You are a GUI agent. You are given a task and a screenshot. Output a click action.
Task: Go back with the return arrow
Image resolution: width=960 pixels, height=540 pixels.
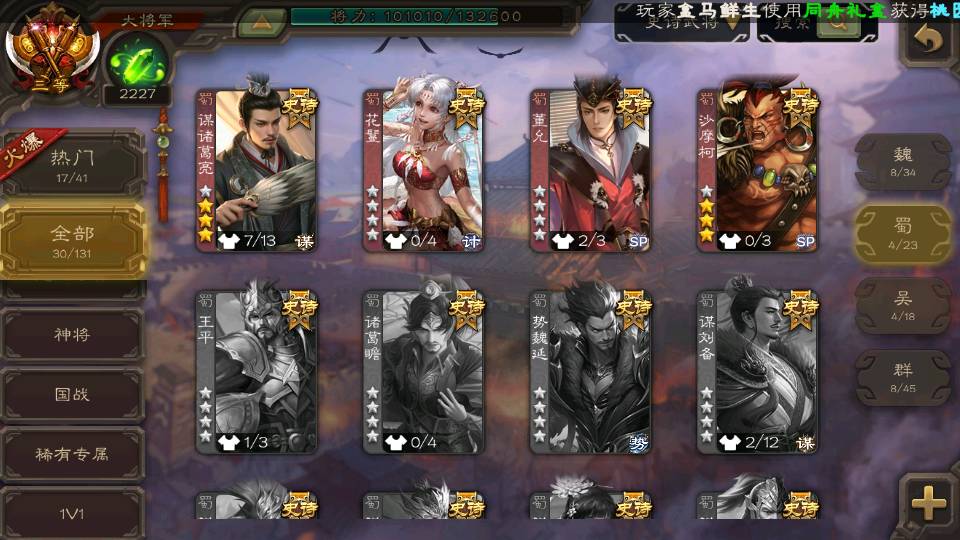[929, 41]
